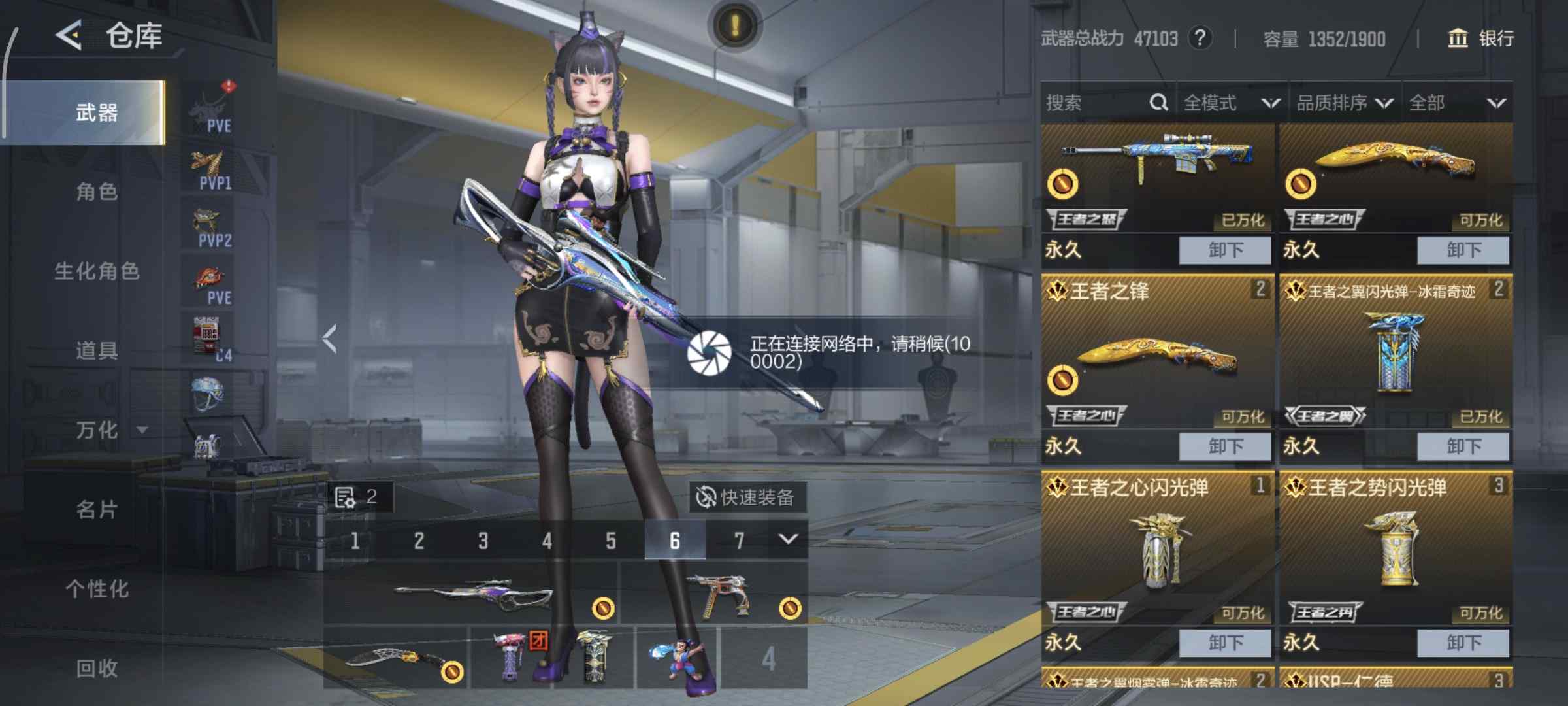Open the 回收 recycle tab

click(x=97, y=668)
